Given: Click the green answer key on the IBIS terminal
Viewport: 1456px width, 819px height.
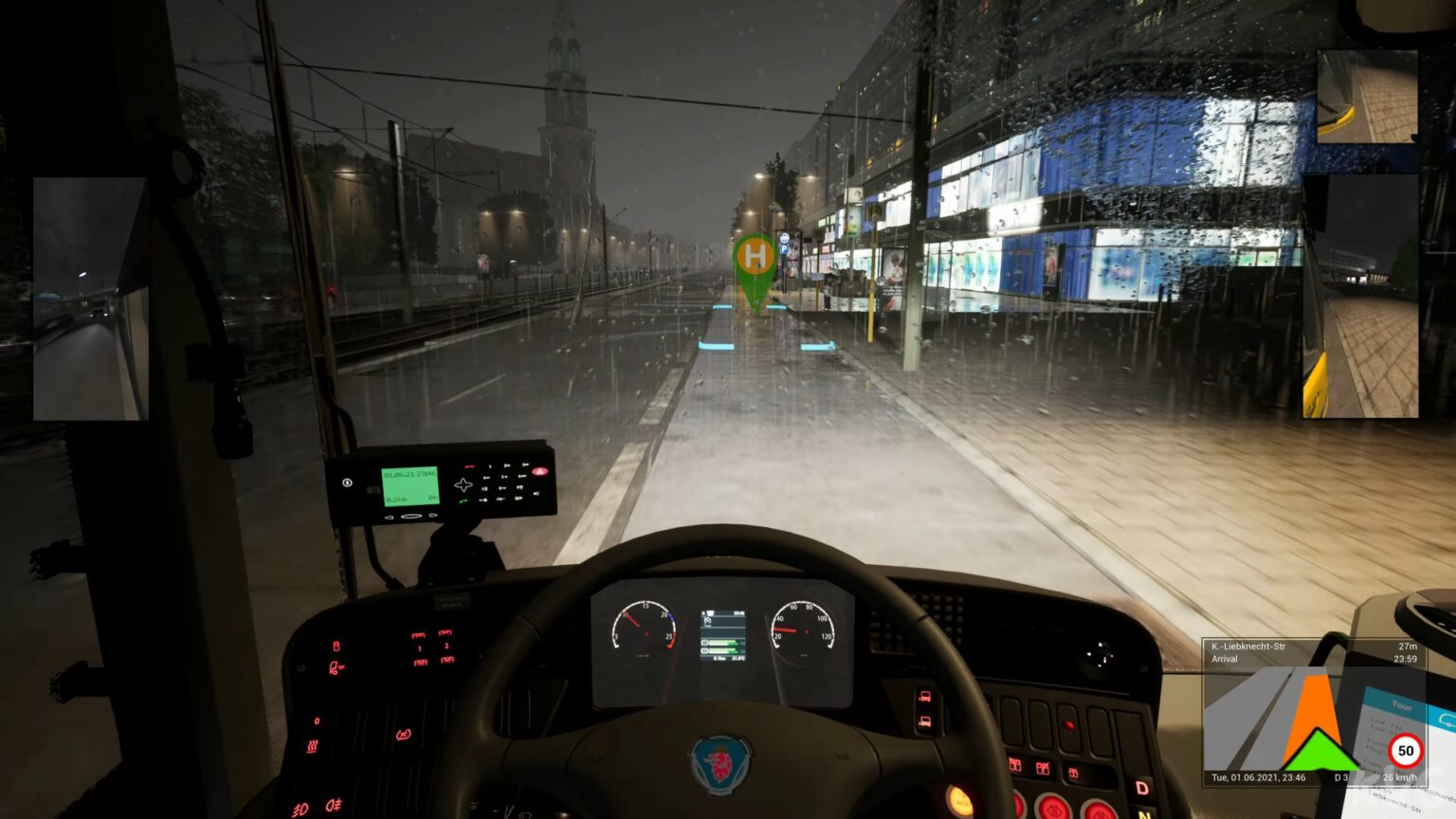Looking at the screenshot, I should pos(464,502).
